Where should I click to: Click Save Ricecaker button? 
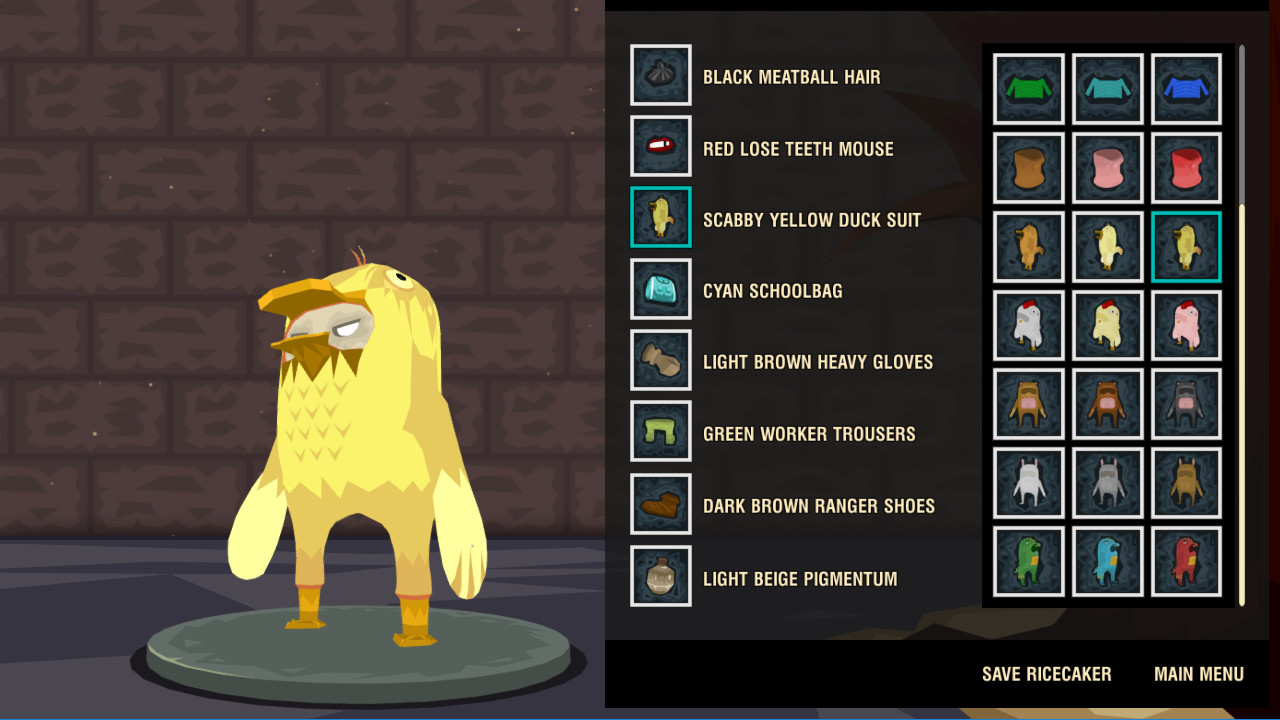[x=1046, y=674]
